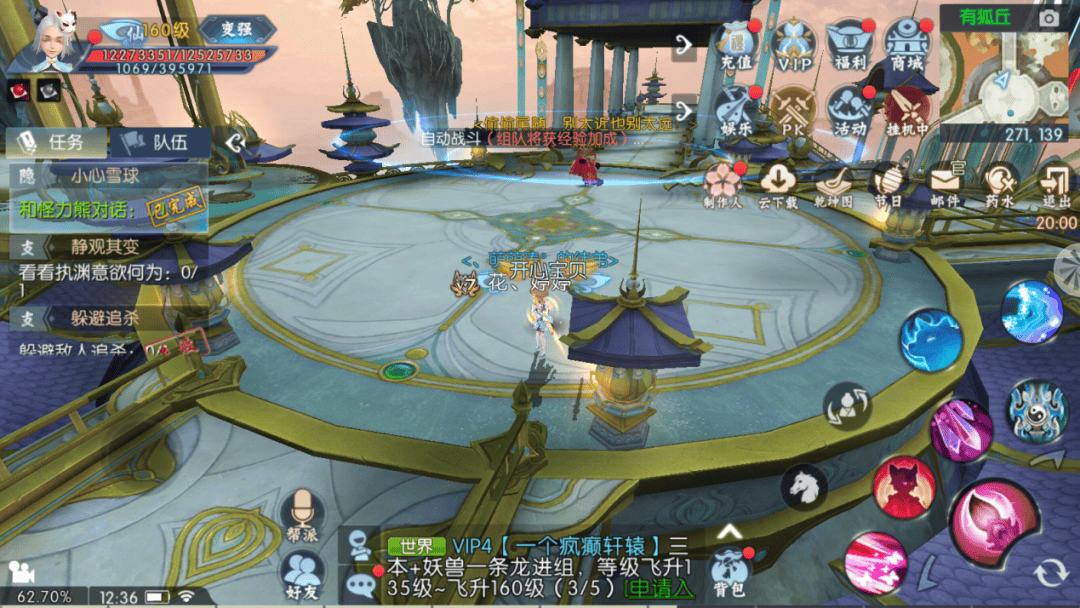
Task: Open the 活动 events menu
Action: 850,110
